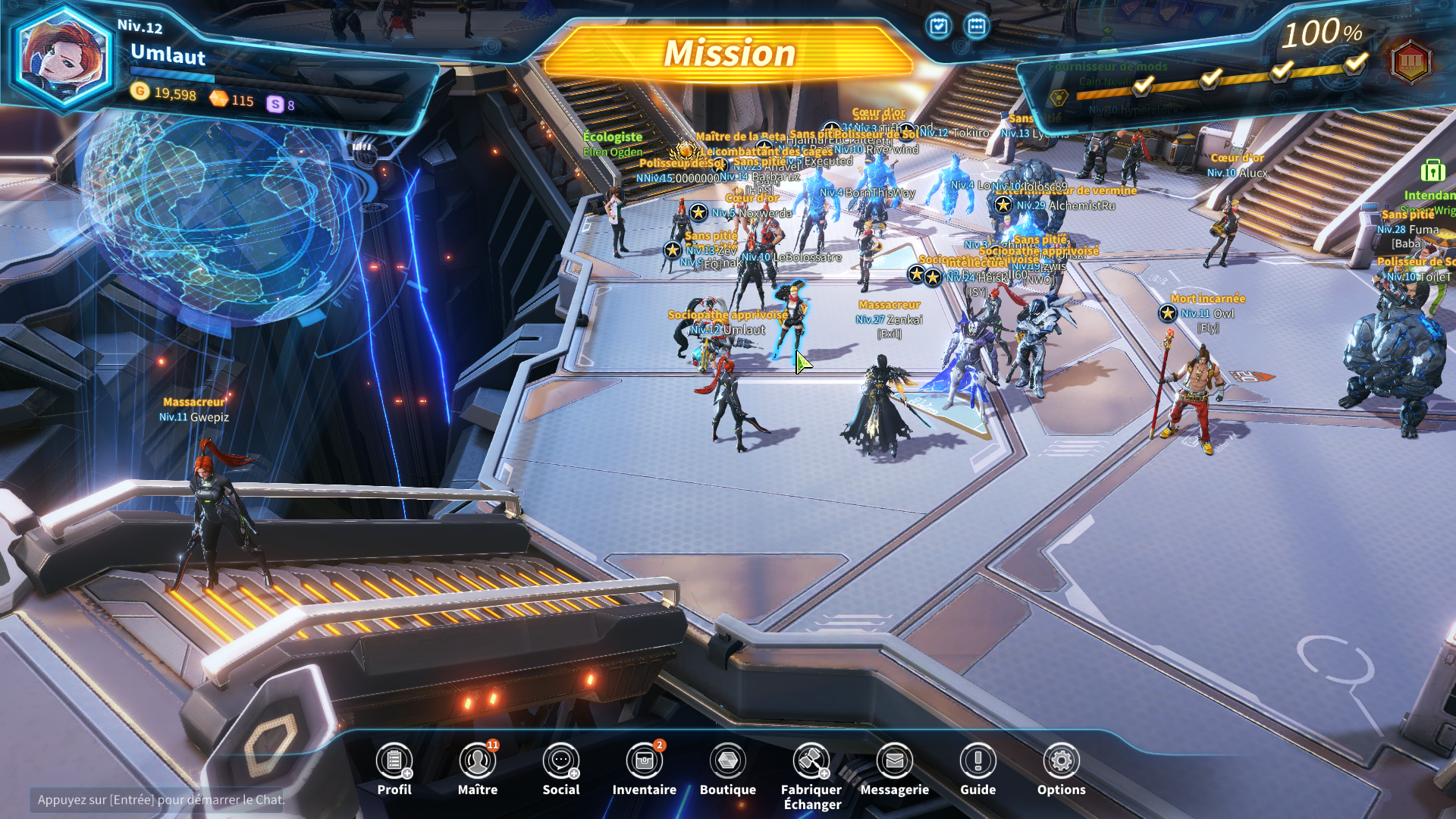Open the calendar checkmark icon

(939, 27)
